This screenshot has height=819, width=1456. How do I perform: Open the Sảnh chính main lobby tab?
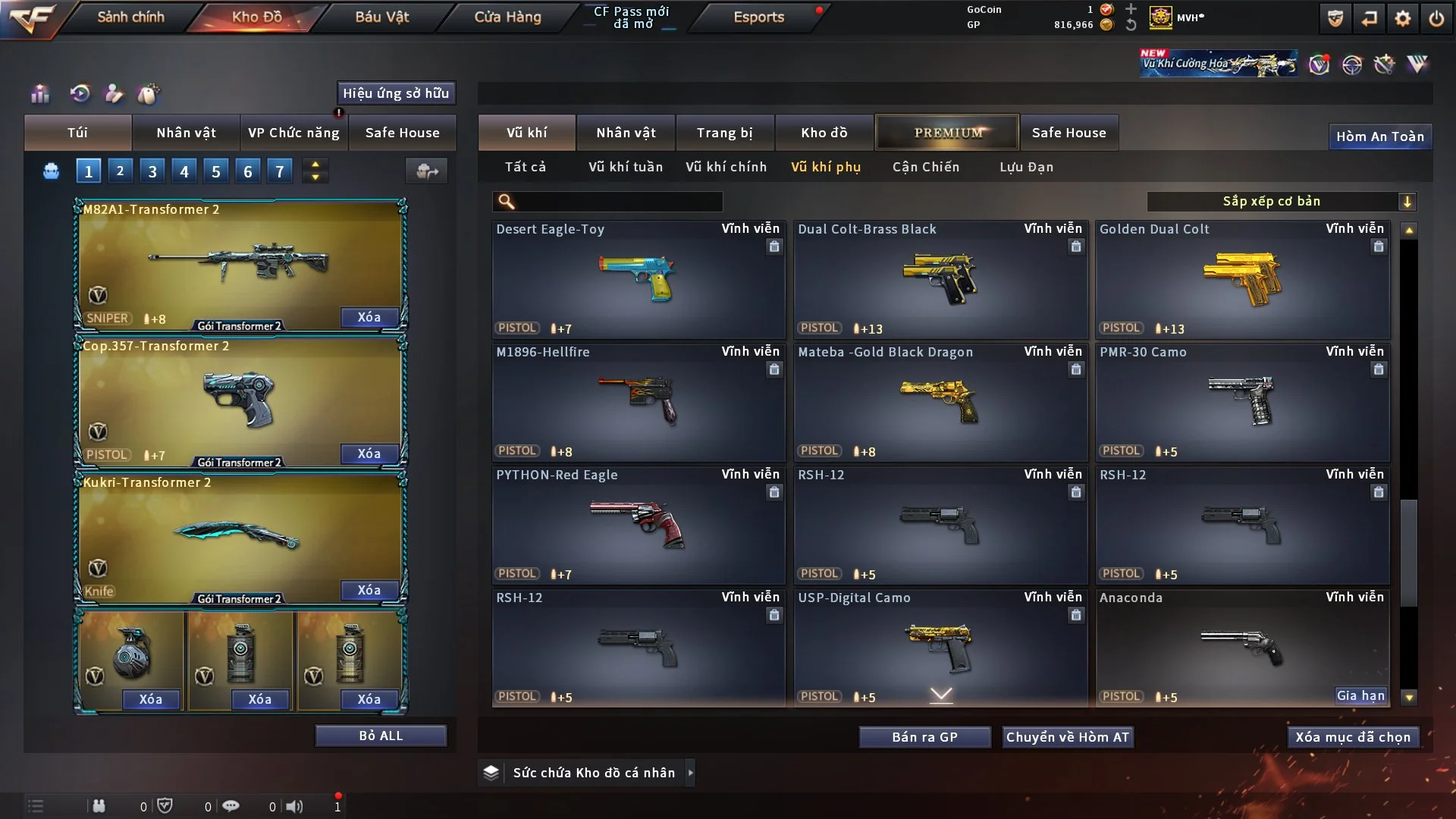point(130,17)
